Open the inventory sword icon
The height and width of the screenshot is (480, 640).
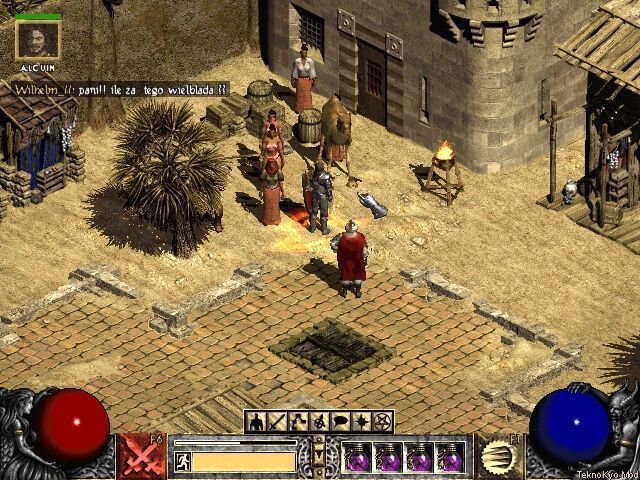[278, 422]
